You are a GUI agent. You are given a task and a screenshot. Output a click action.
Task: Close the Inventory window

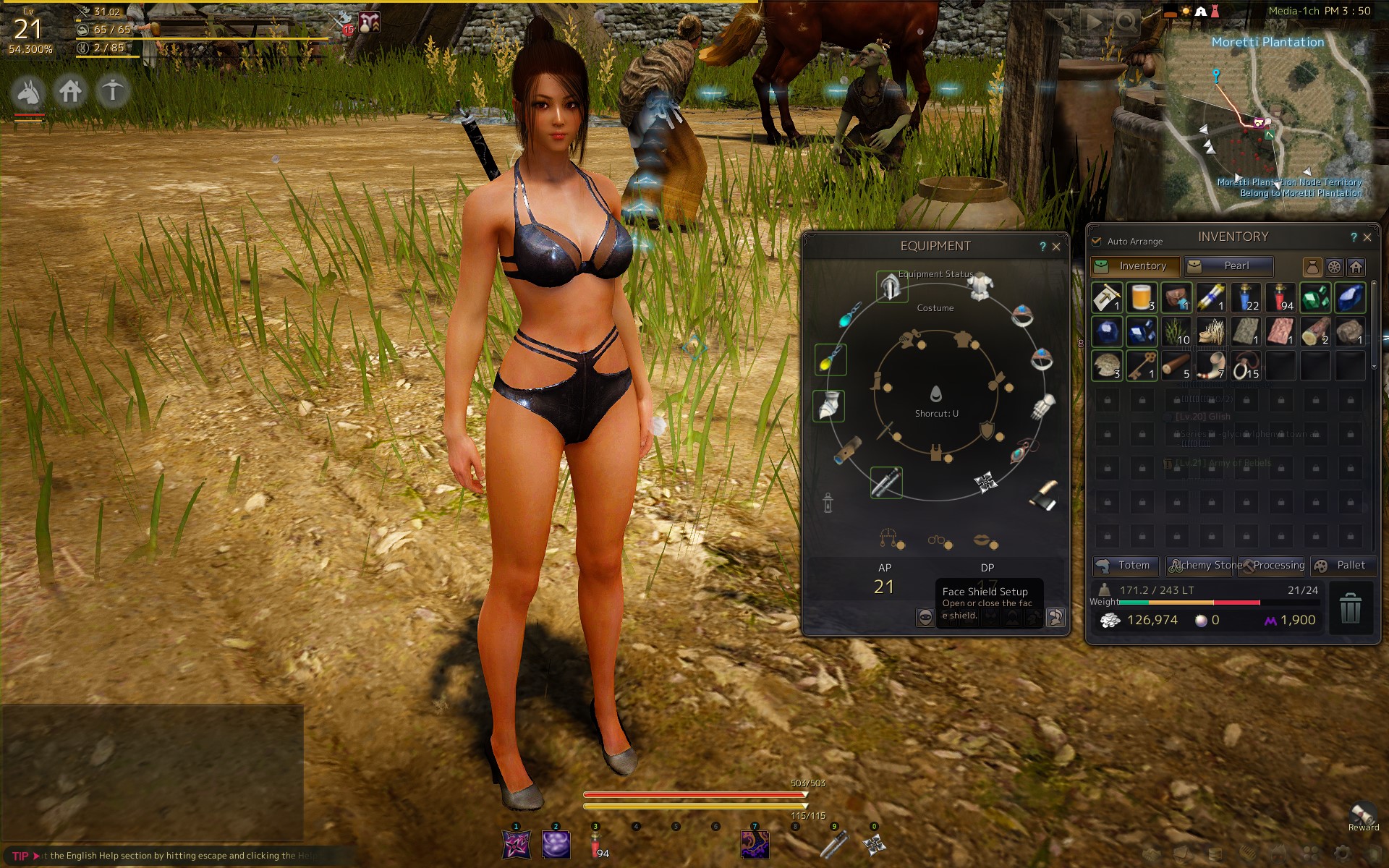[1367, 237]
